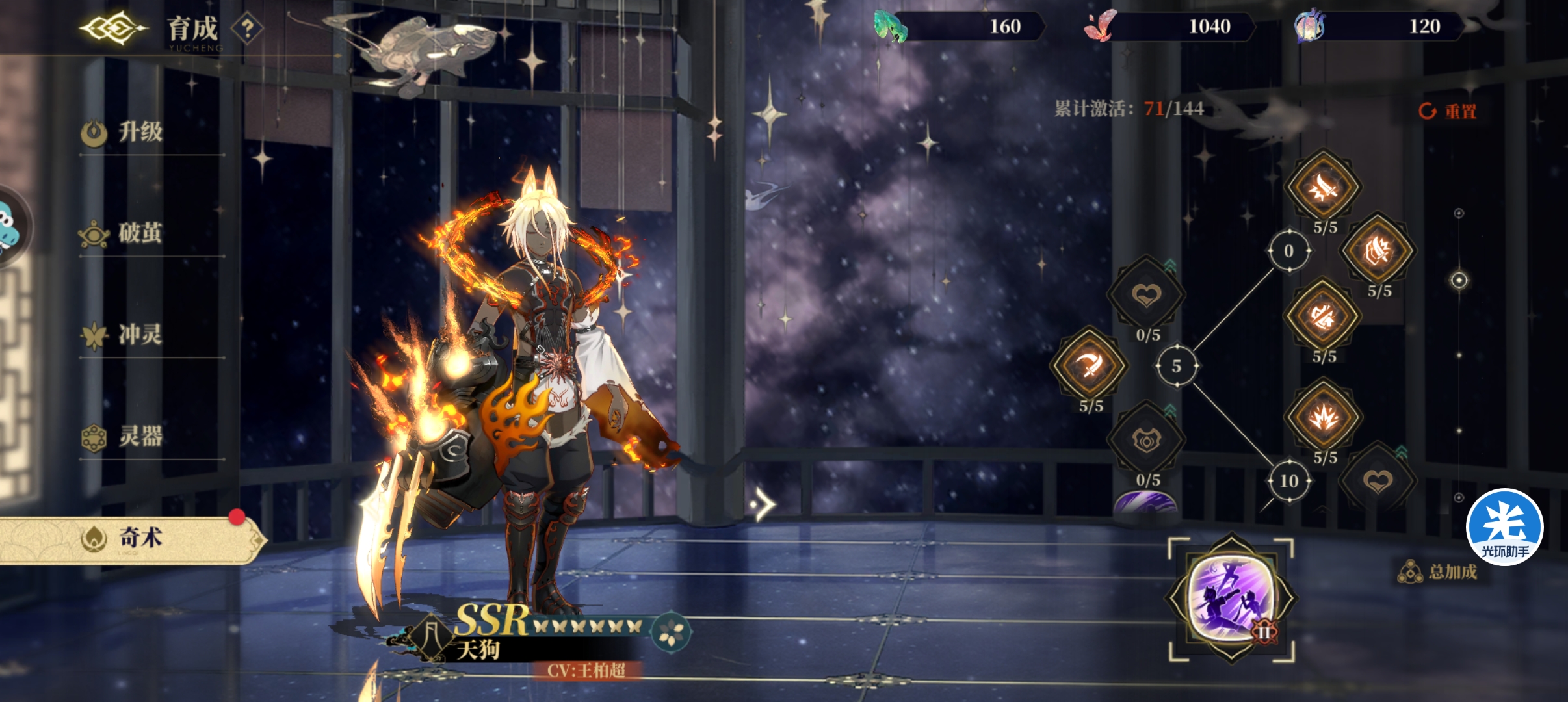Jump to the glowing marker on the scroll track
The image size is (1568, 702).
coord(1459,280)
